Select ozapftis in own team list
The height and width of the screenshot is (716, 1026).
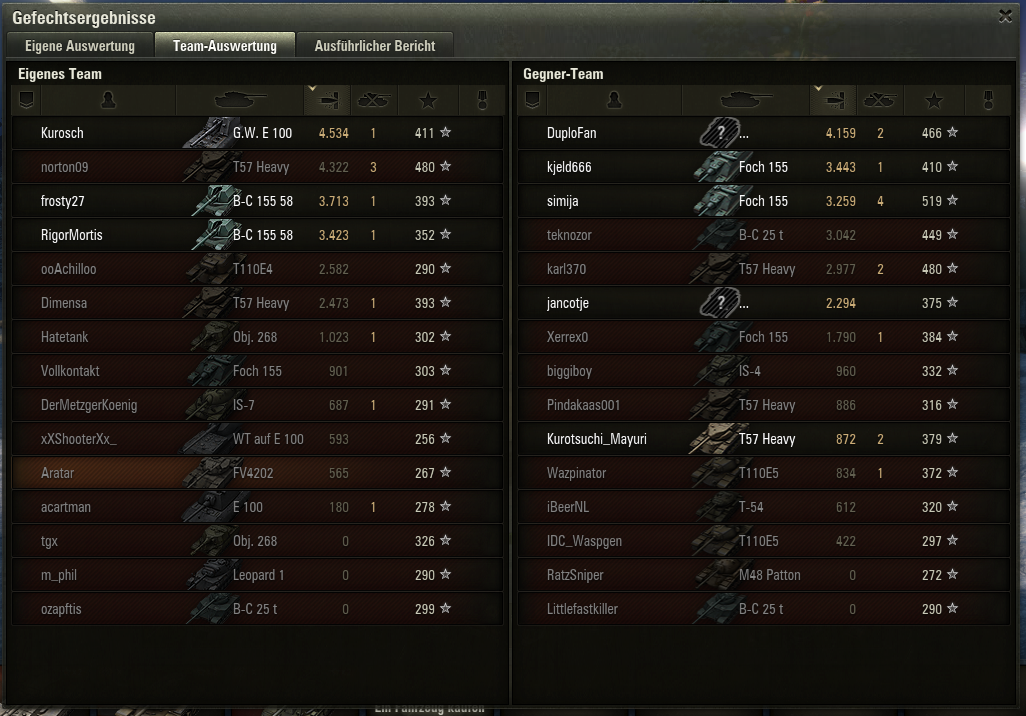tap(61, 609)
